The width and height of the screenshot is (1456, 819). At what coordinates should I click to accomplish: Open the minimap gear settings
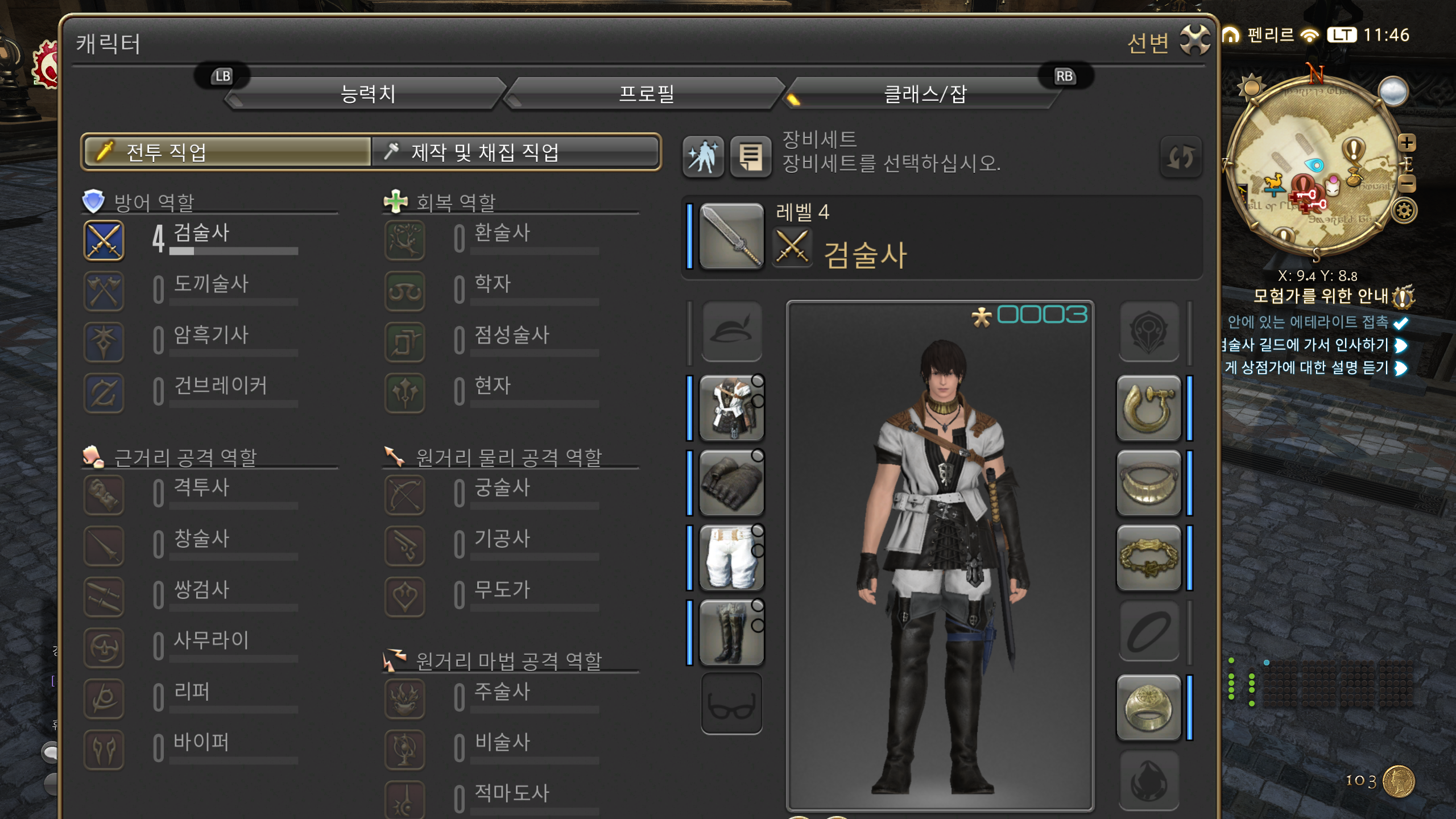[1404, 211]
